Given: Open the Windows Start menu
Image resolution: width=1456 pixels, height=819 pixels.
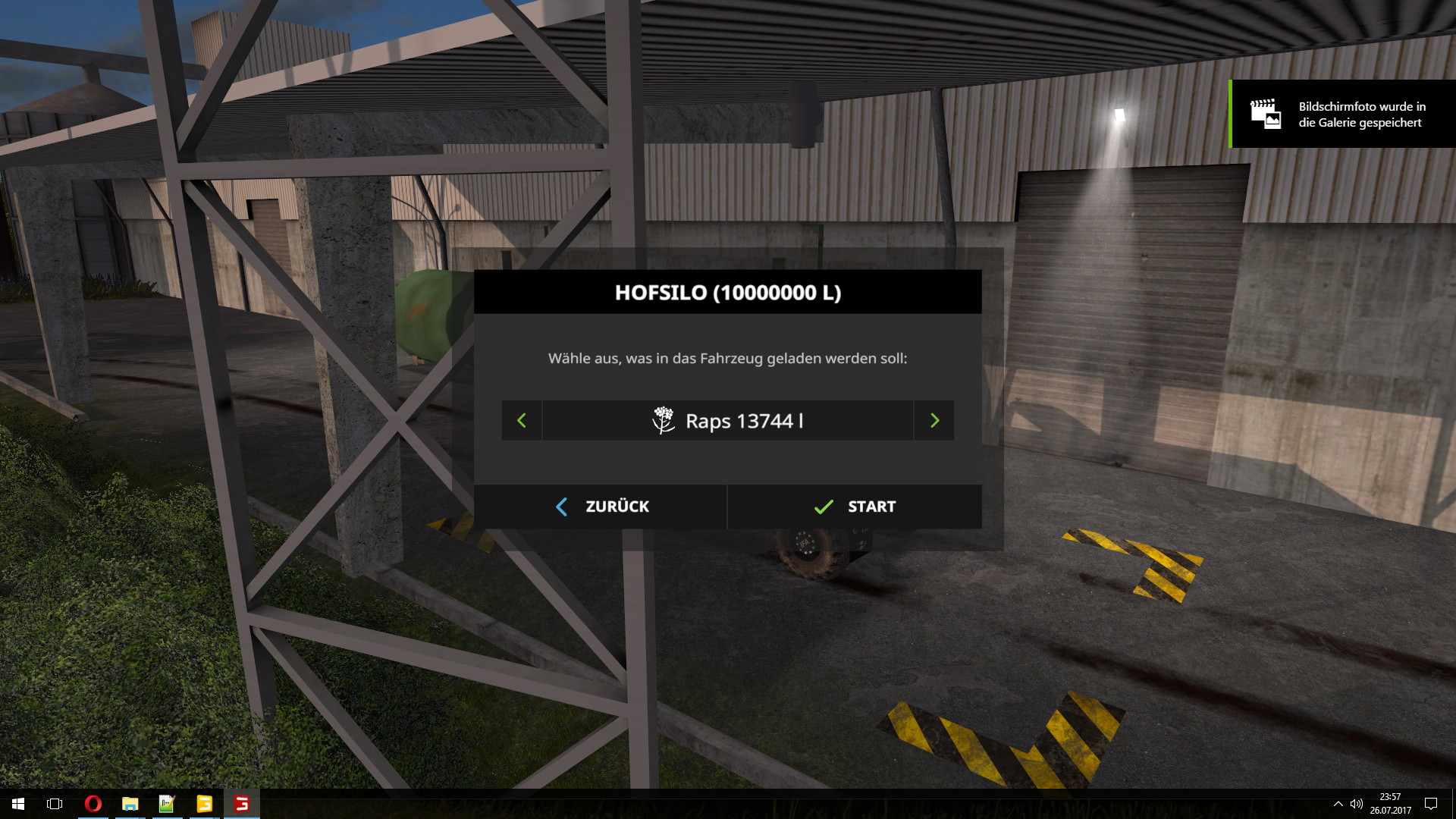Looking at the screenshot, I should click(18, 804).
